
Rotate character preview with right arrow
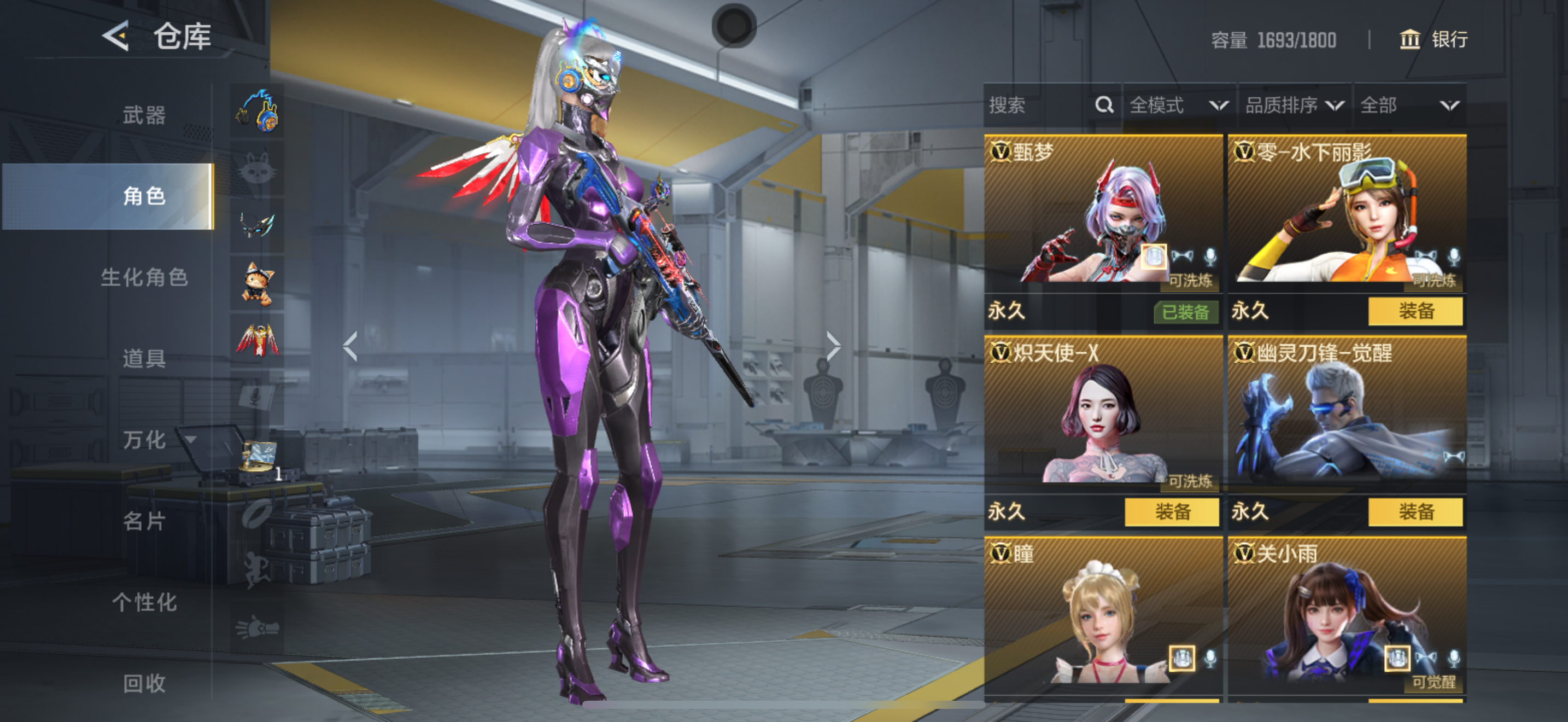click(833, 346)
